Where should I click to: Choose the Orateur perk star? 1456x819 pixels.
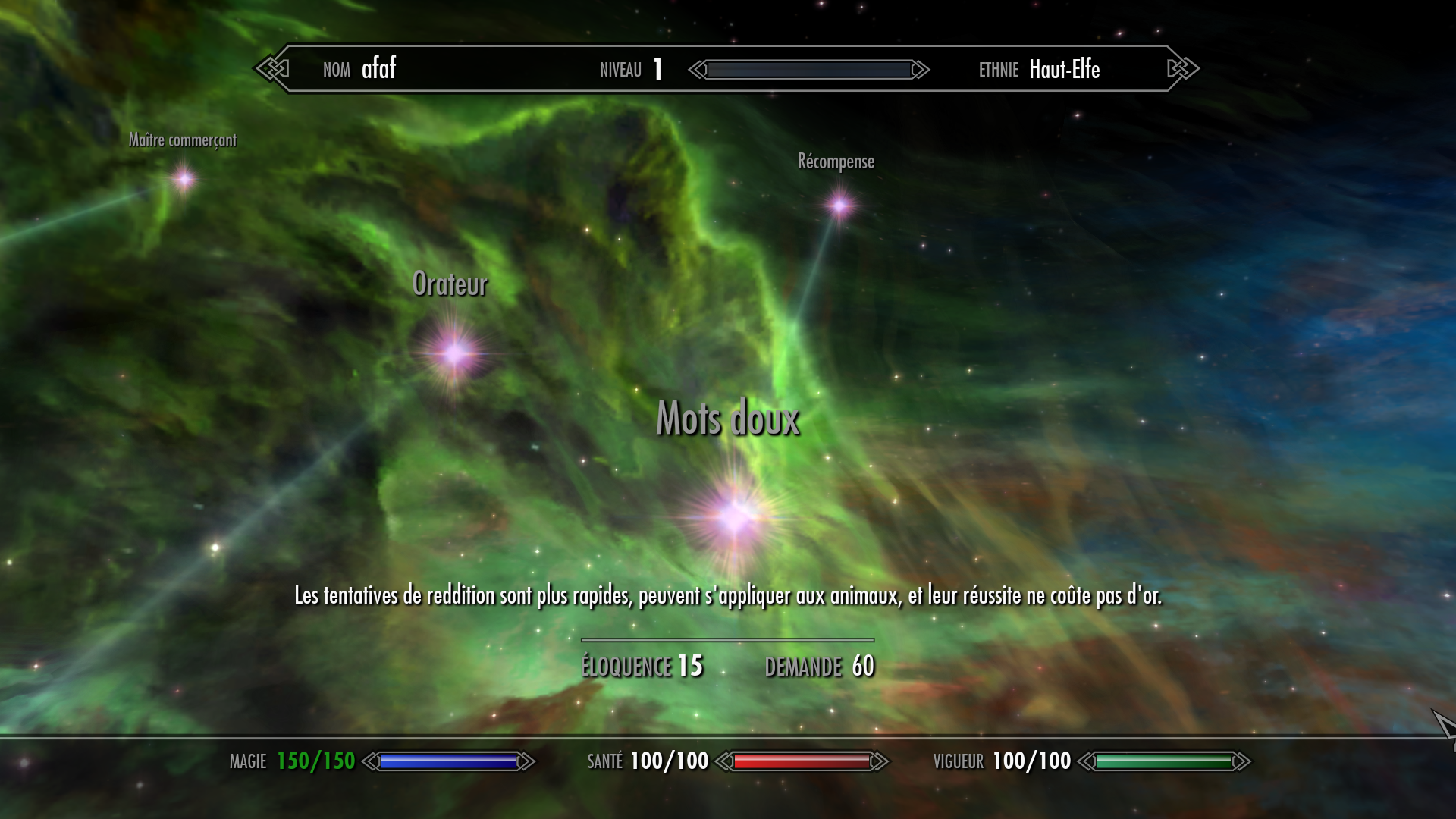[x=455, y=353]
